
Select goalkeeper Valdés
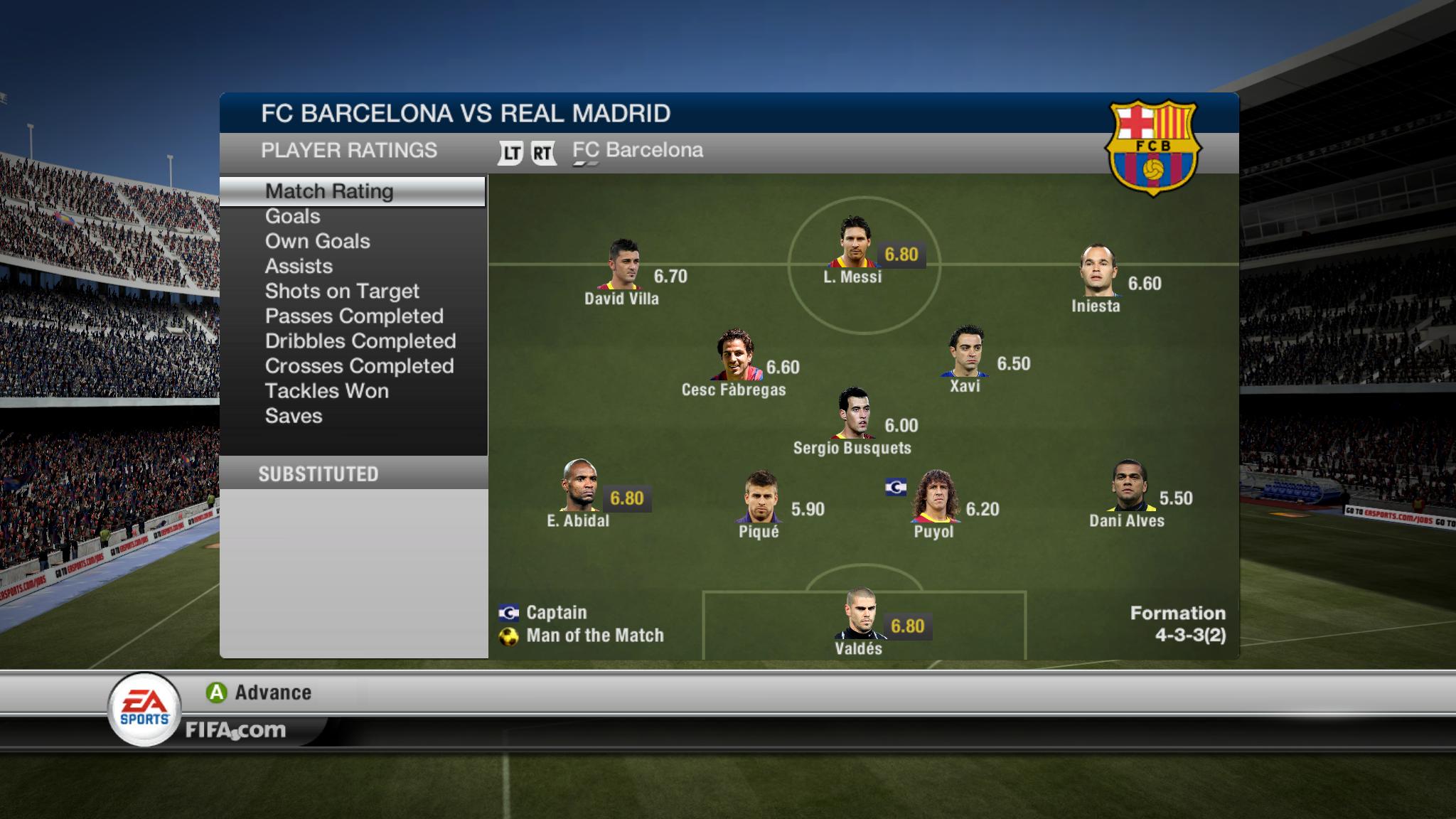pyautogui.click(x=860, y=613)
